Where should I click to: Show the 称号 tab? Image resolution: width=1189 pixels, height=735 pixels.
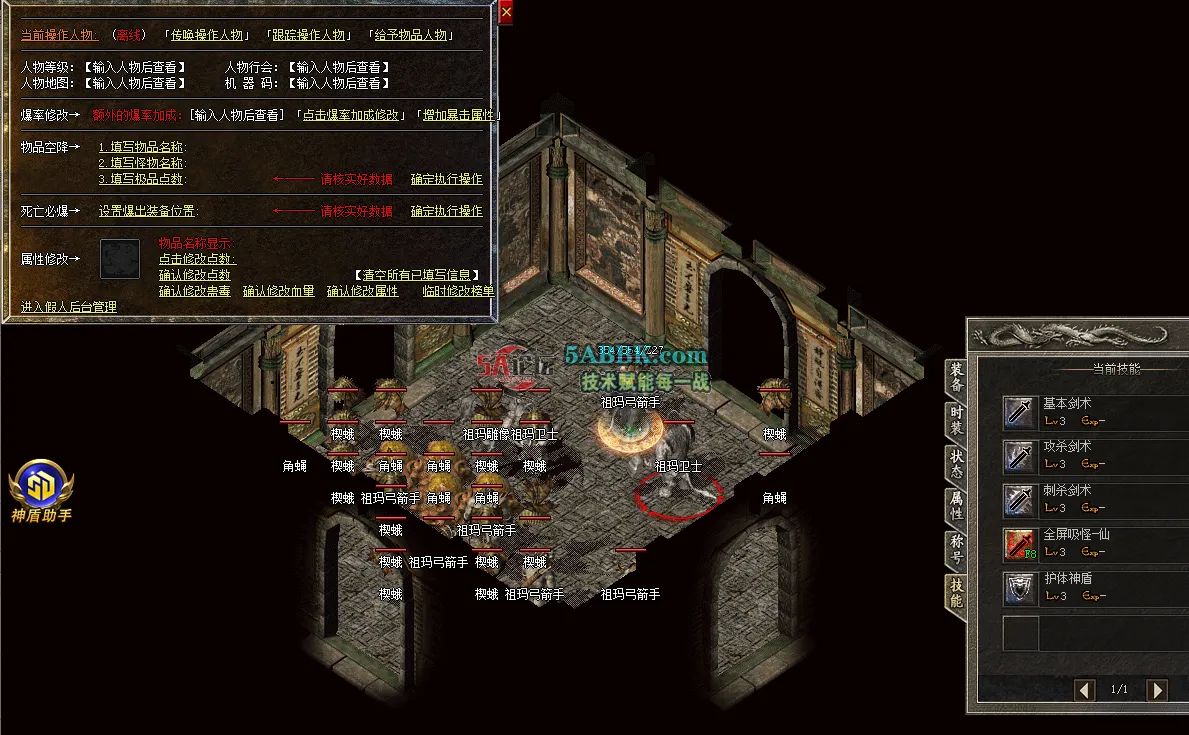(x=956, y=549)
